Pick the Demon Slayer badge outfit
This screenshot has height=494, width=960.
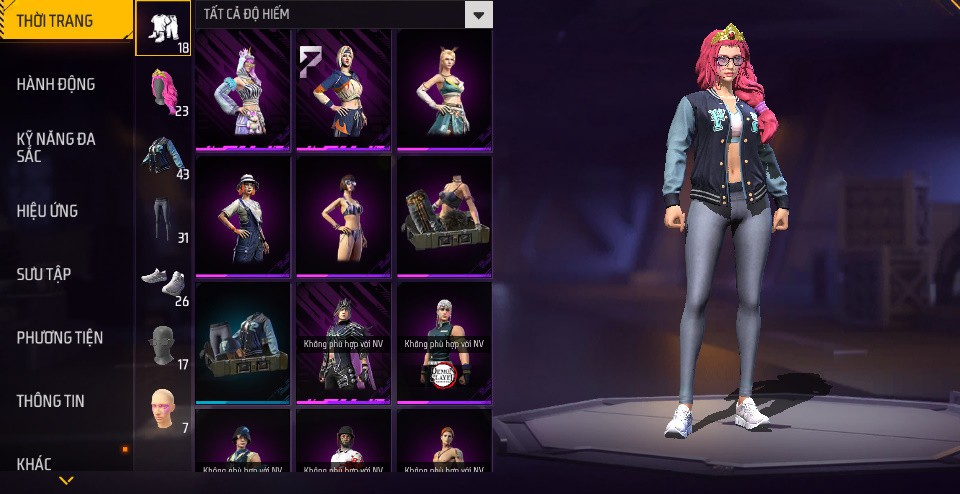coord(444,343)
